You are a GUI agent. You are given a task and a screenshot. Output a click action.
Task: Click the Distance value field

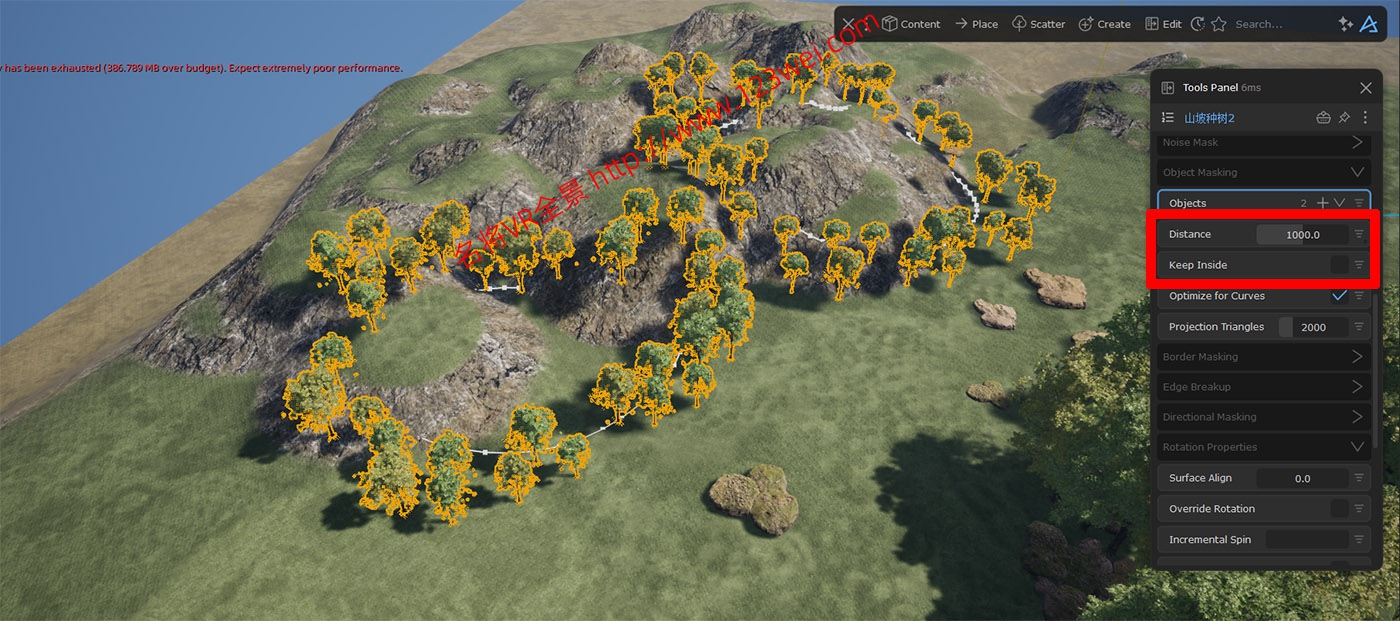[1302, 235]
